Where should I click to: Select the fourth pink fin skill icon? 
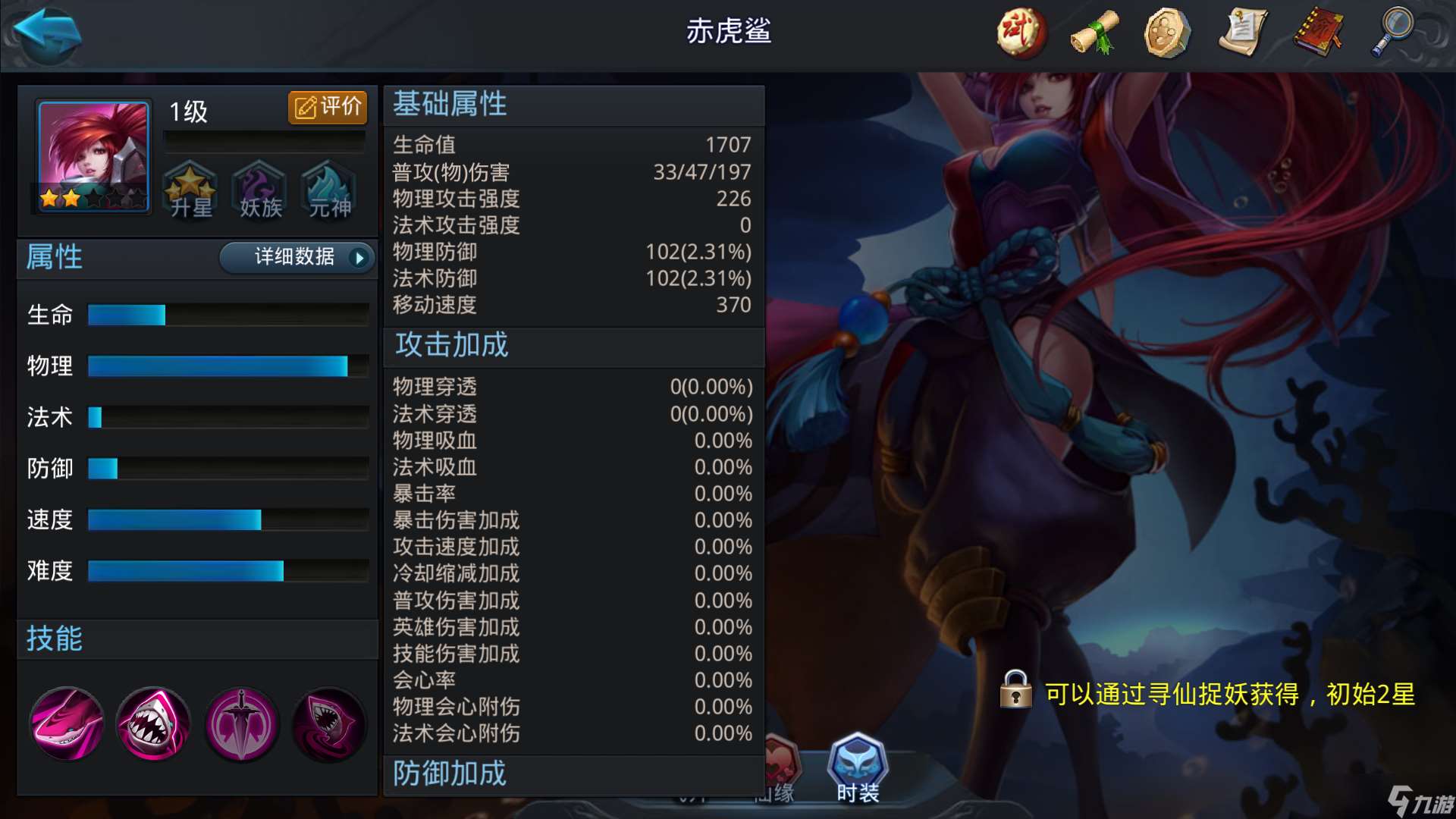(x=328, y=724)
